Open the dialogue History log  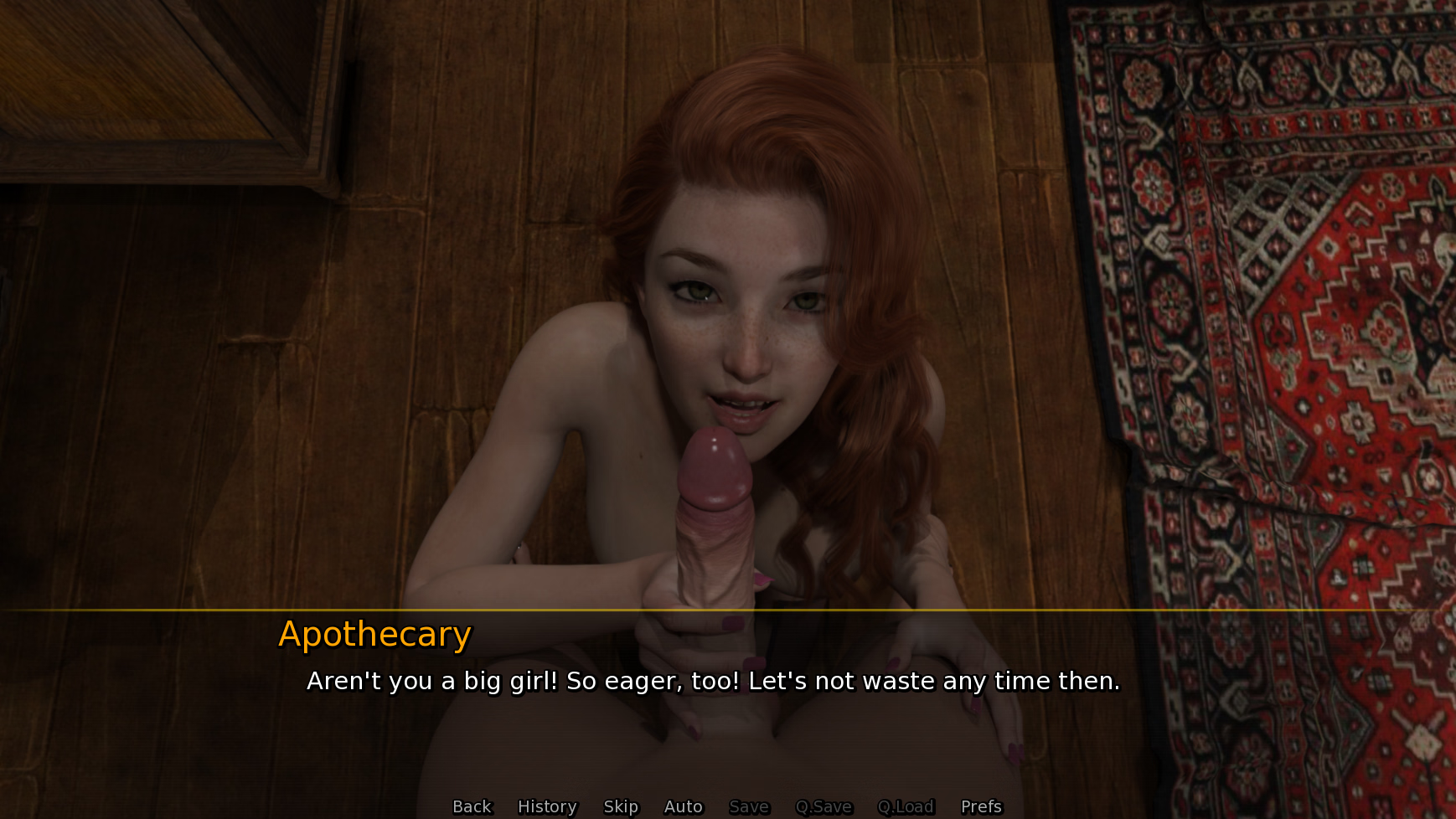[547, 806]
